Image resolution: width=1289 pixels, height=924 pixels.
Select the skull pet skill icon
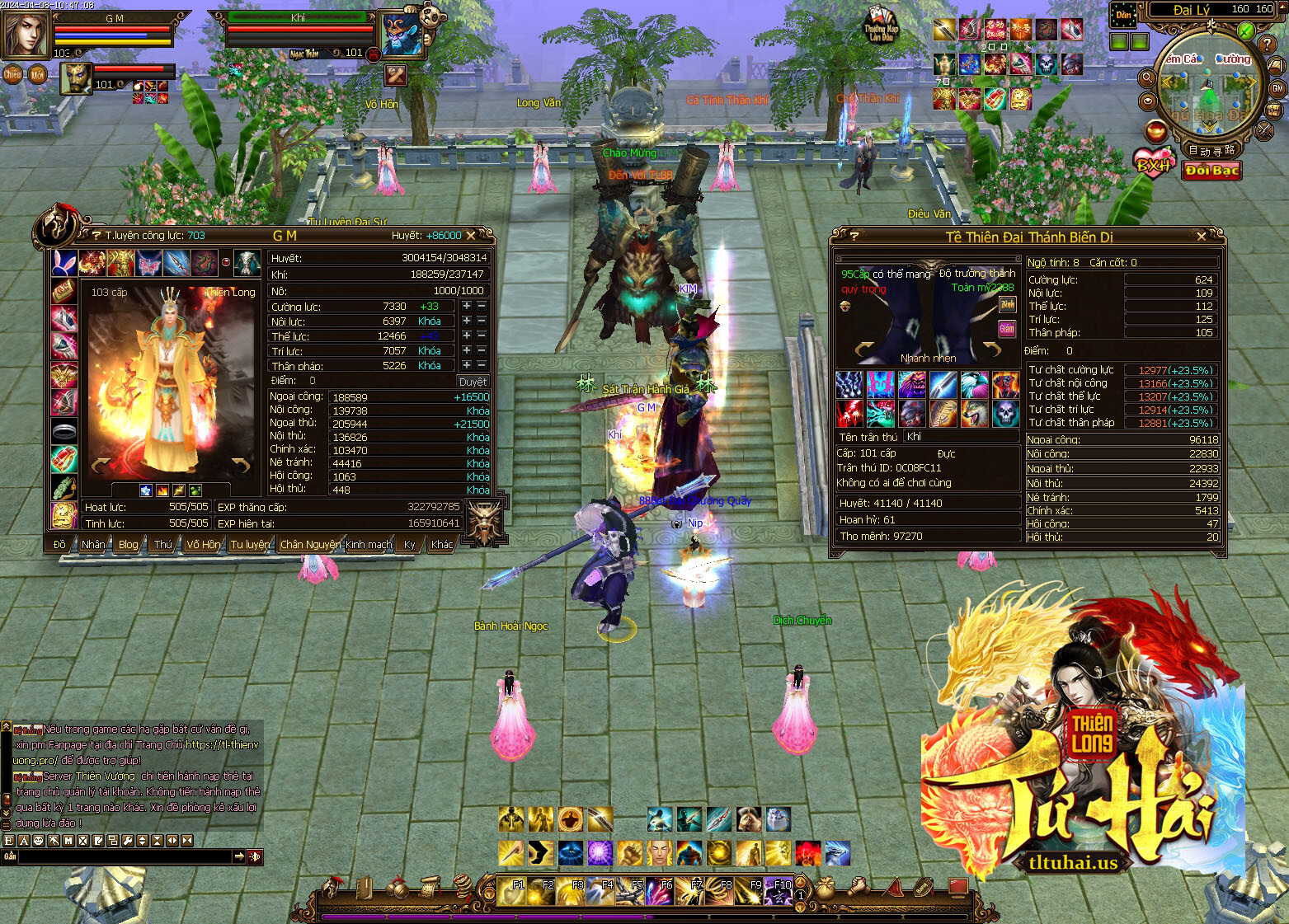(1005, 412)
